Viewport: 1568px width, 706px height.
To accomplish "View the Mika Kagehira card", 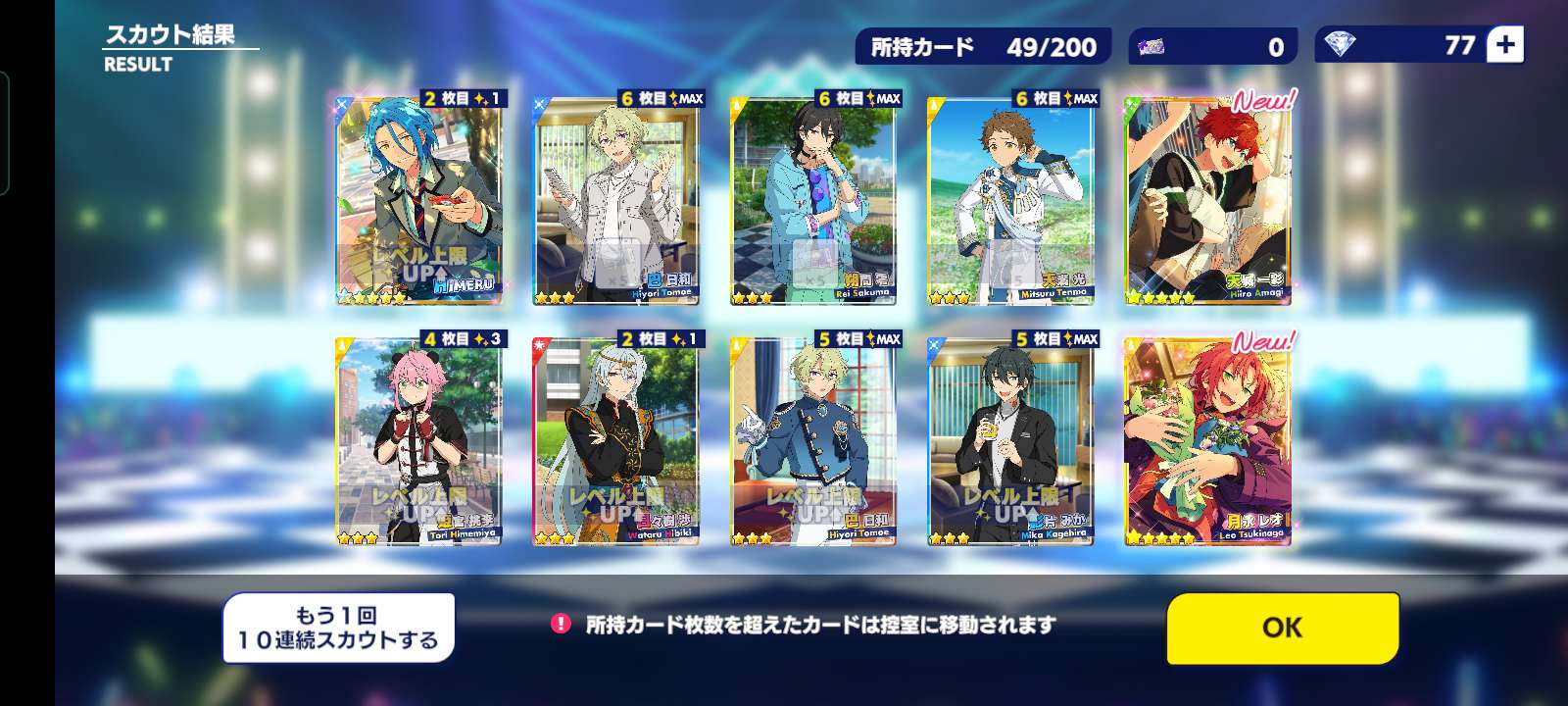I will pos(1010,441).
